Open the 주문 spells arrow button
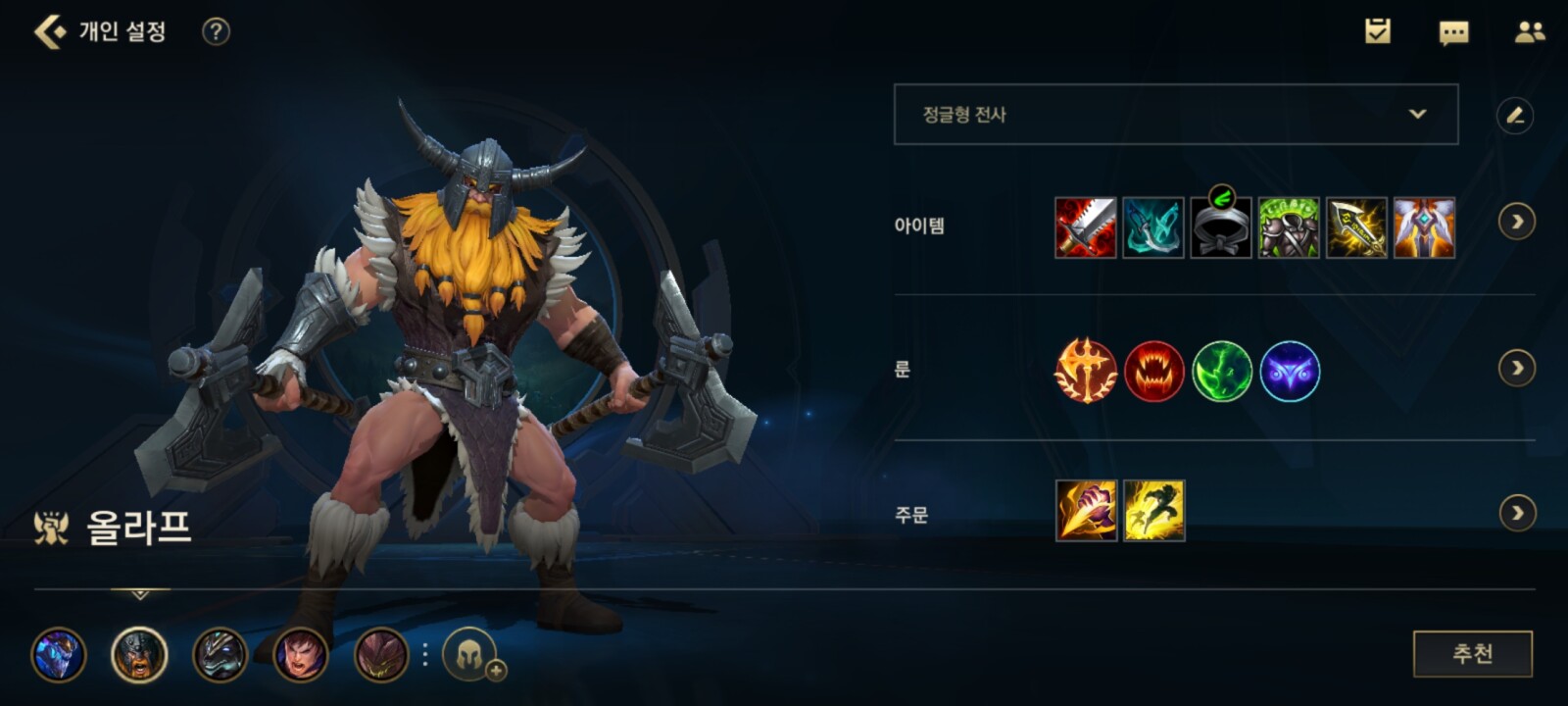The height and width of the screenshot is (706, 1568). click(x=1517, y=513)
